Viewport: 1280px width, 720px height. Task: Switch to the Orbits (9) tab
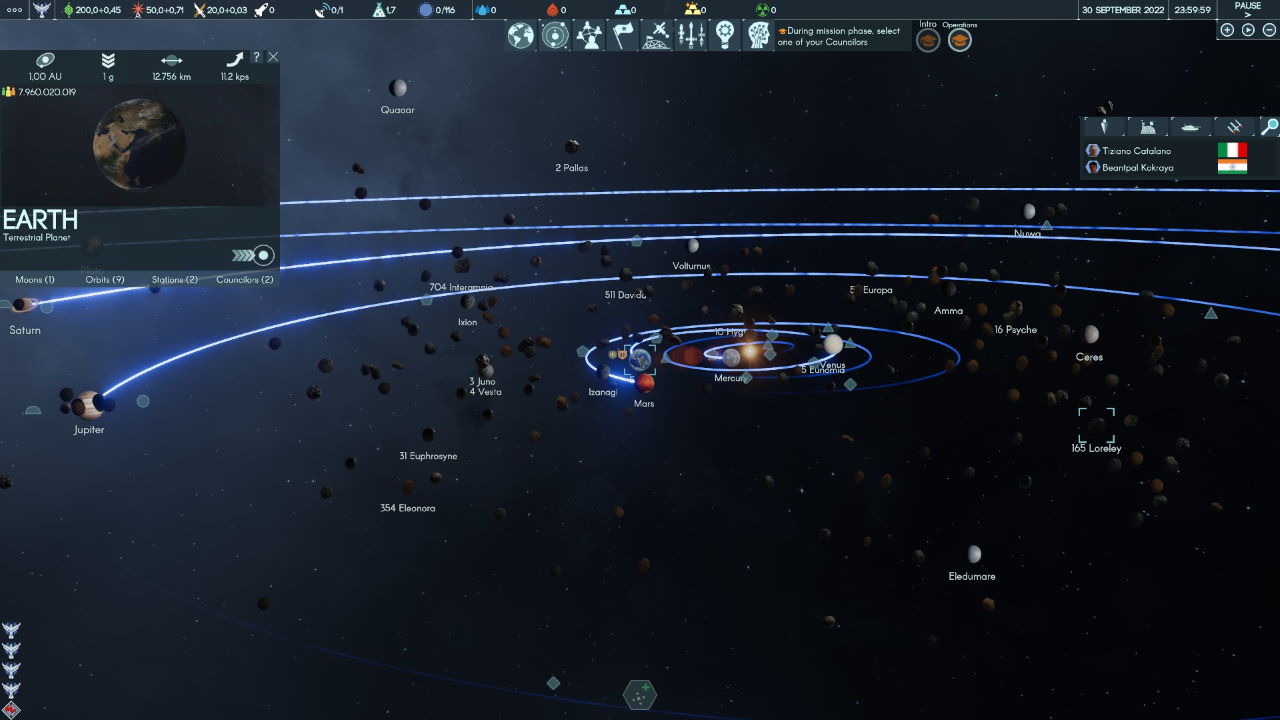tap(105, 280)
